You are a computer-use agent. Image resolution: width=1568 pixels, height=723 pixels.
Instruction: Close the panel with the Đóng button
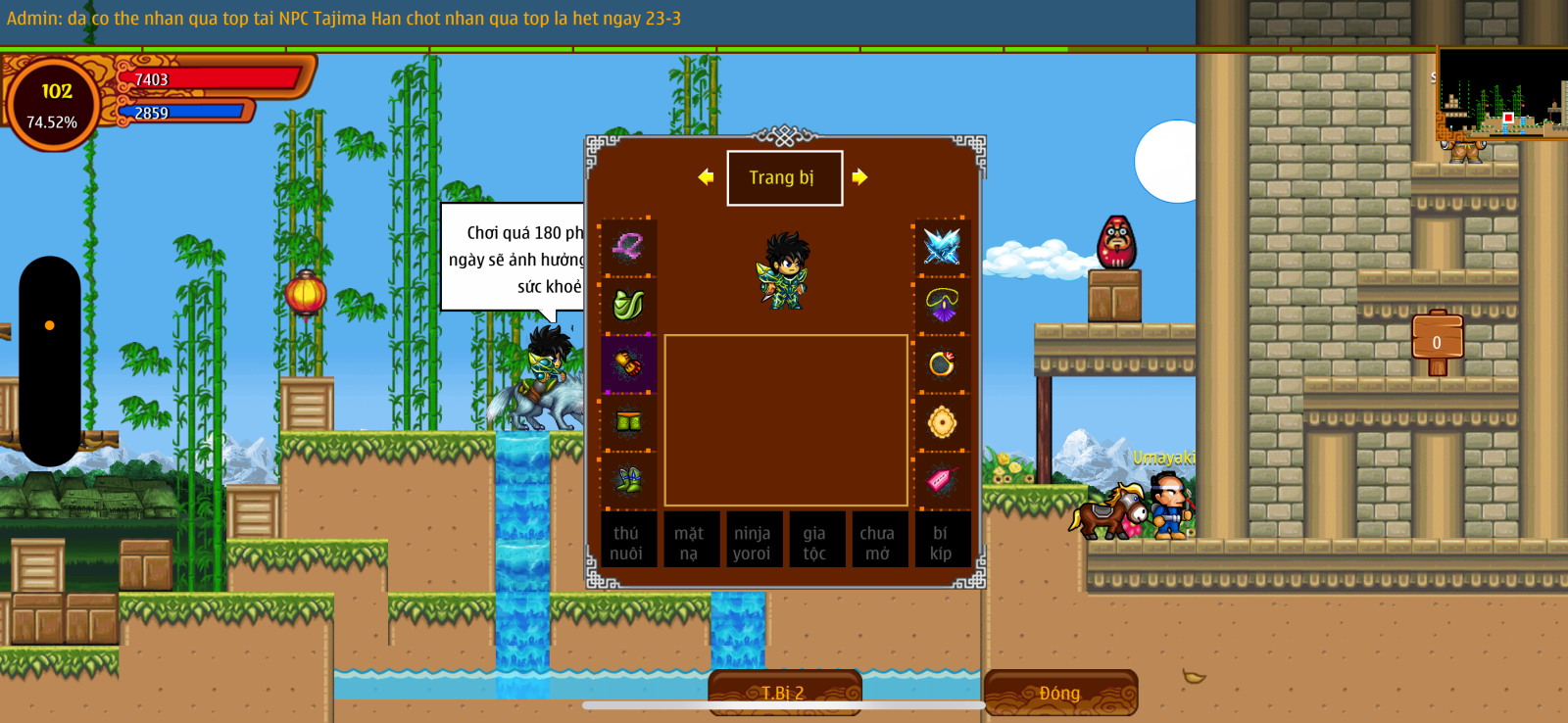[x=1060, y=693]
